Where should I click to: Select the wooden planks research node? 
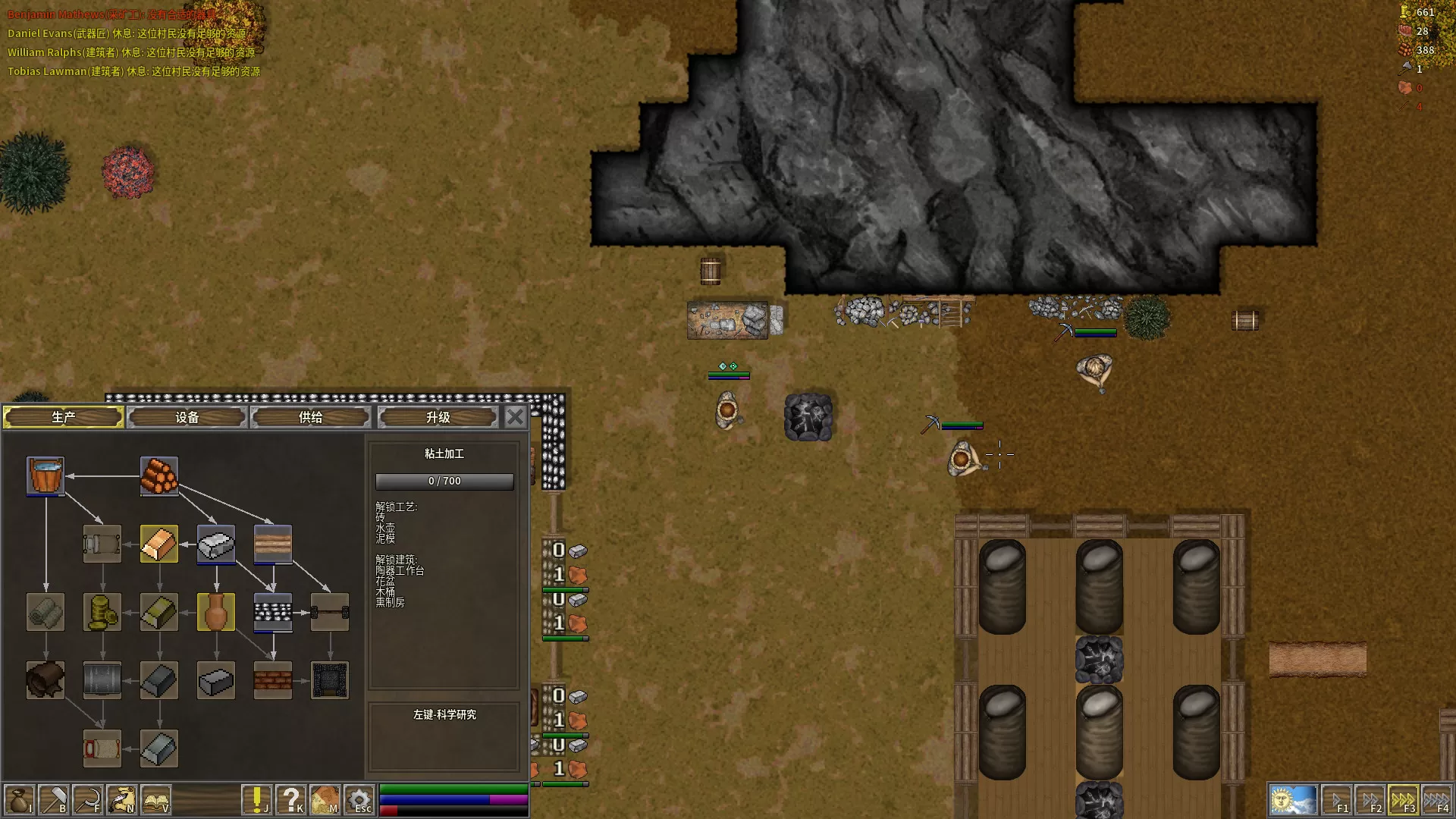coord(273,544)
